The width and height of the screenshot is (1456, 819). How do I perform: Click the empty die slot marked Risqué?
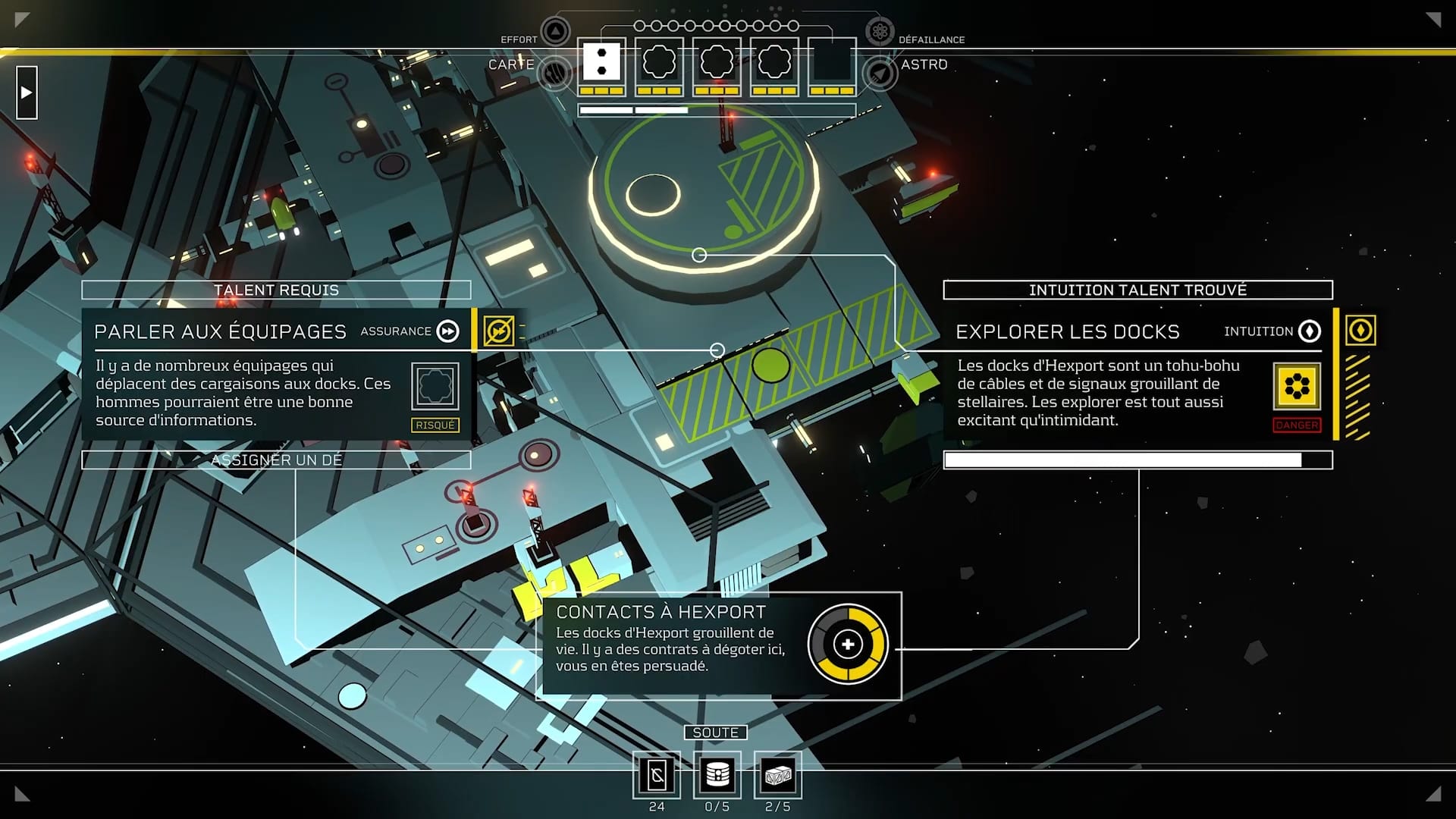[435, 387]
